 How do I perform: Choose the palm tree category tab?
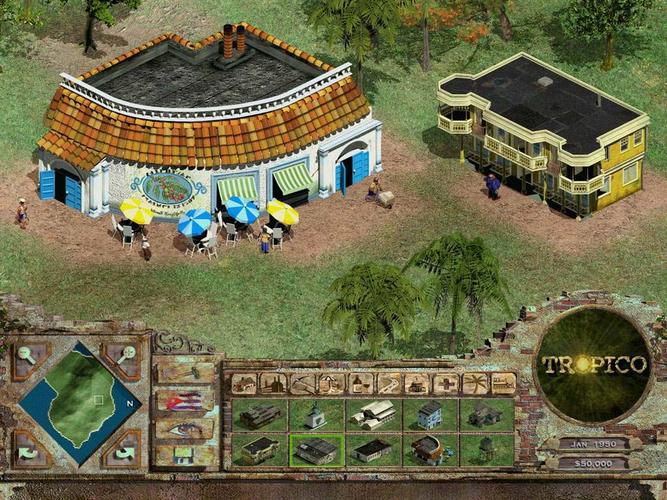pyautogui.click(x=475, y=383)
